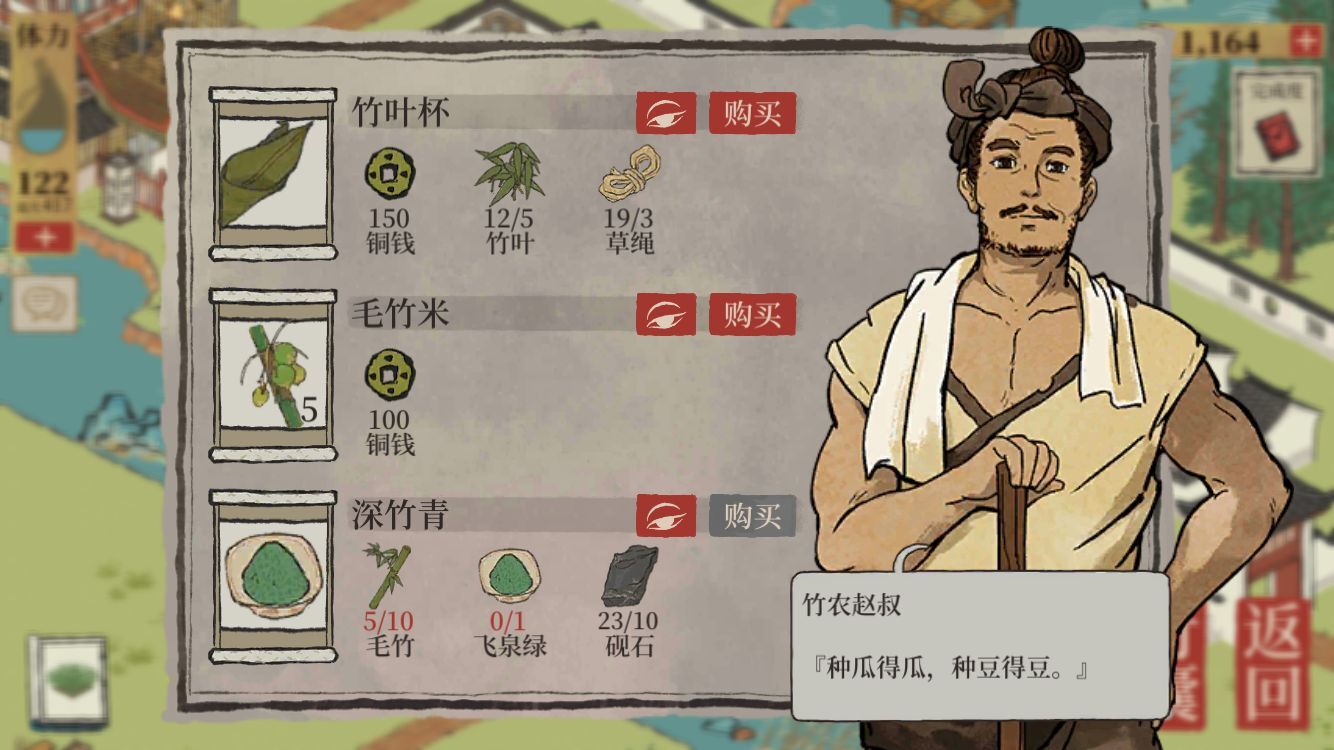The width and height of the screenshot is (1334, 750).
Task: Choose the 深竹青 scroll thumbnail
Action: click(272, 577)
